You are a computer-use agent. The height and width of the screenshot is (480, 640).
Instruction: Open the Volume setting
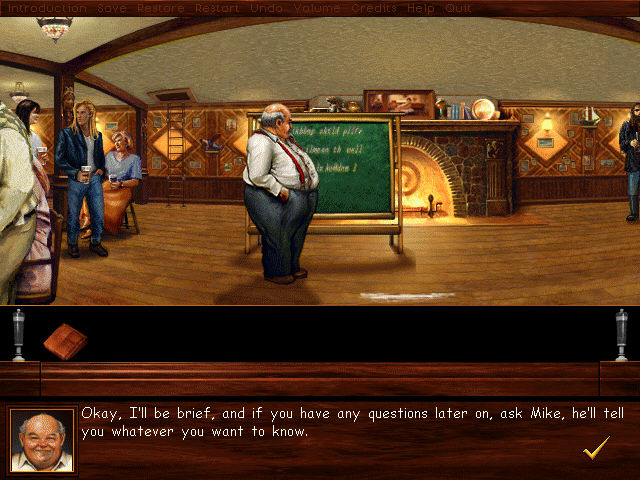[x=314, y=8]
